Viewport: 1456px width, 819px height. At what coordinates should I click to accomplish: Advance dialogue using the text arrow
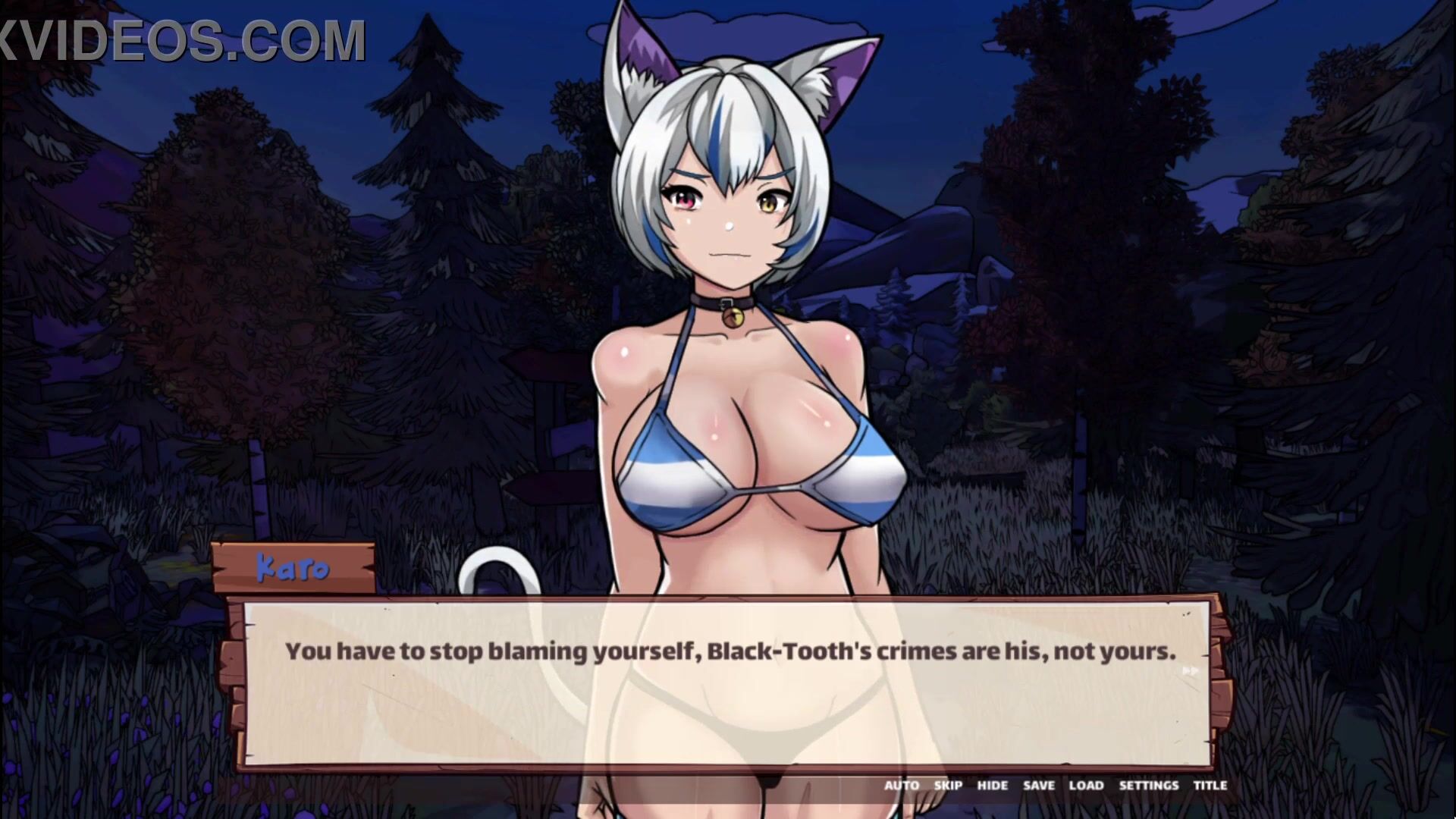click(1191, 670)
